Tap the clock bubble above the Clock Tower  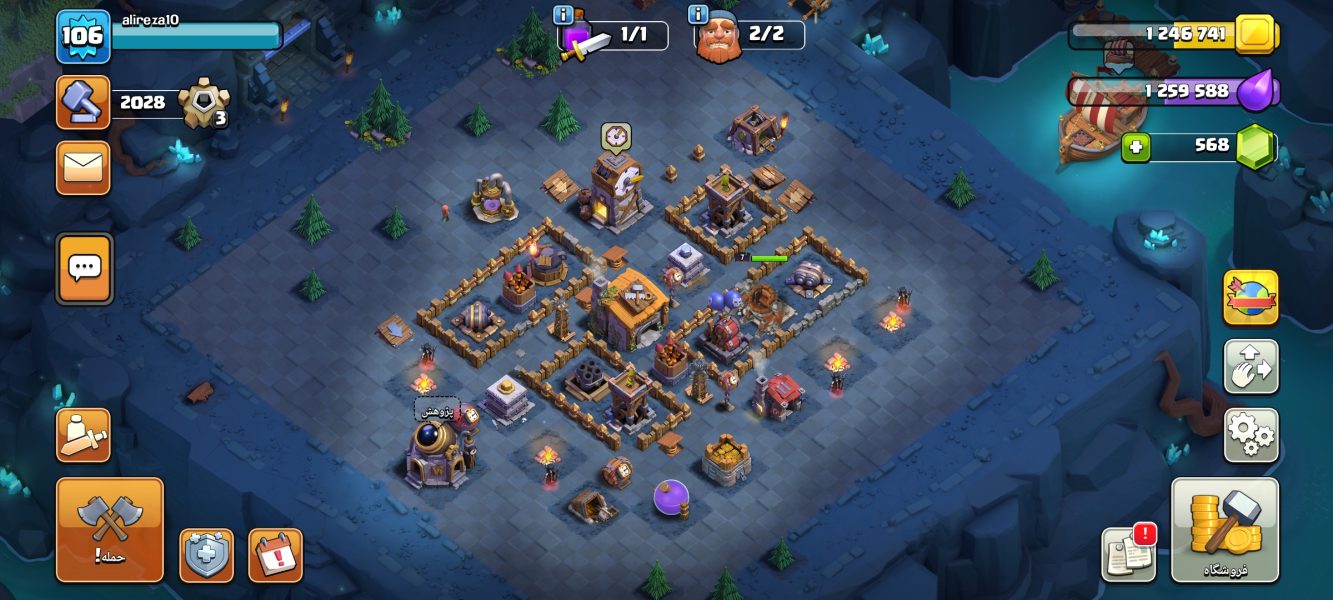[615, 136]
